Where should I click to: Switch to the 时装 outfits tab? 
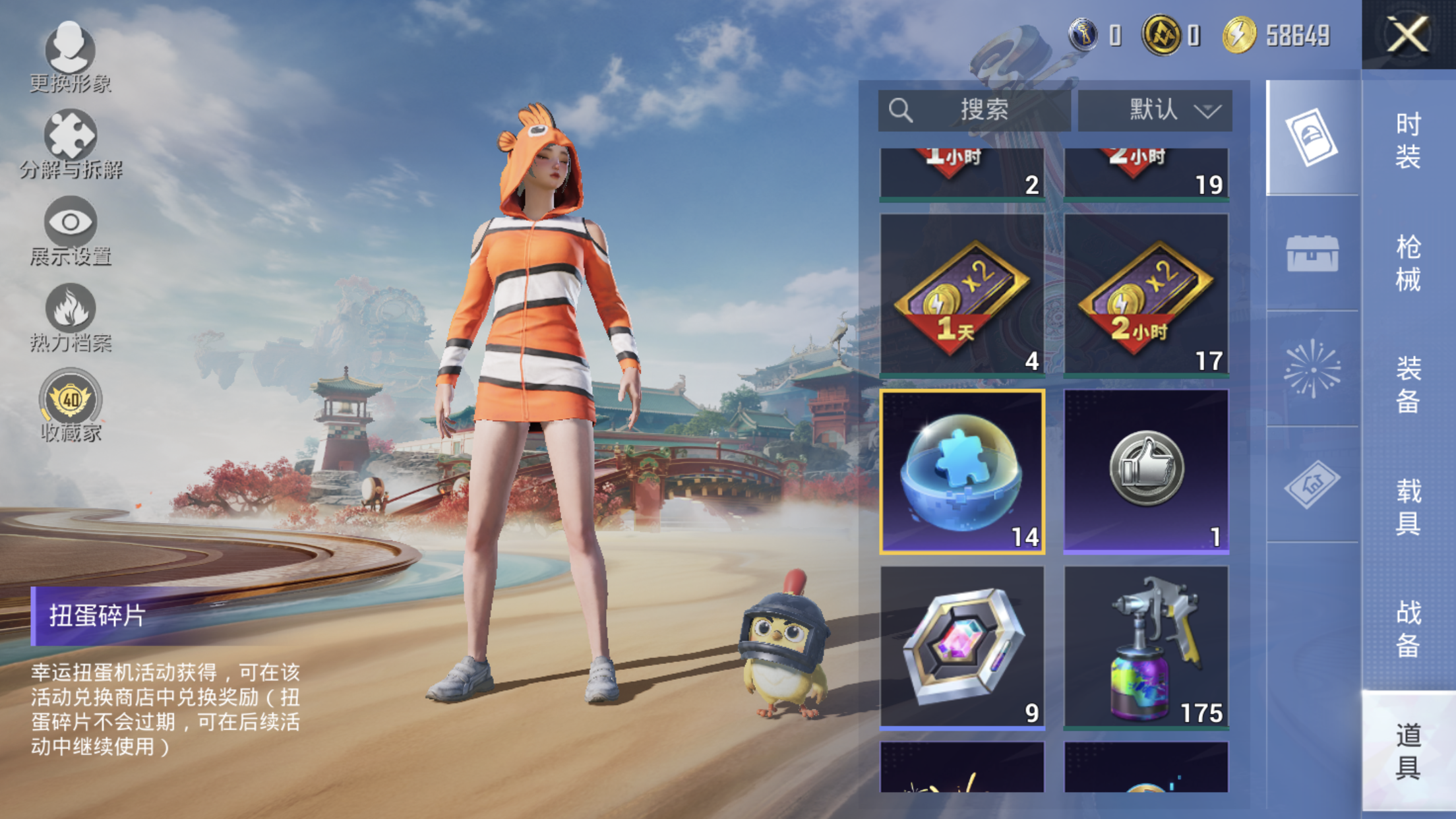coord(1408,140)
